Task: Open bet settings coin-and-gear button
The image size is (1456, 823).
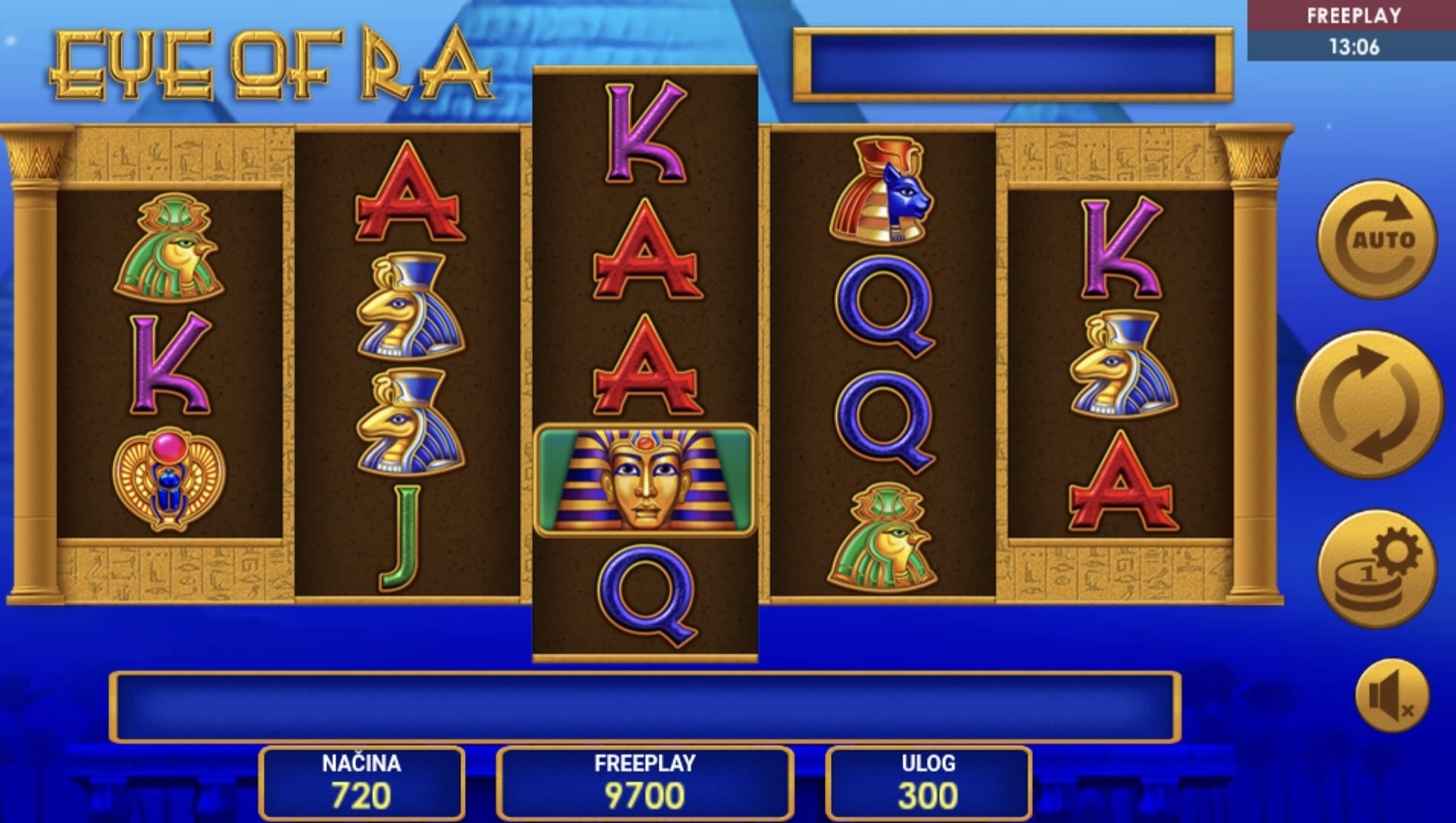Action: tap(1377, 568)
